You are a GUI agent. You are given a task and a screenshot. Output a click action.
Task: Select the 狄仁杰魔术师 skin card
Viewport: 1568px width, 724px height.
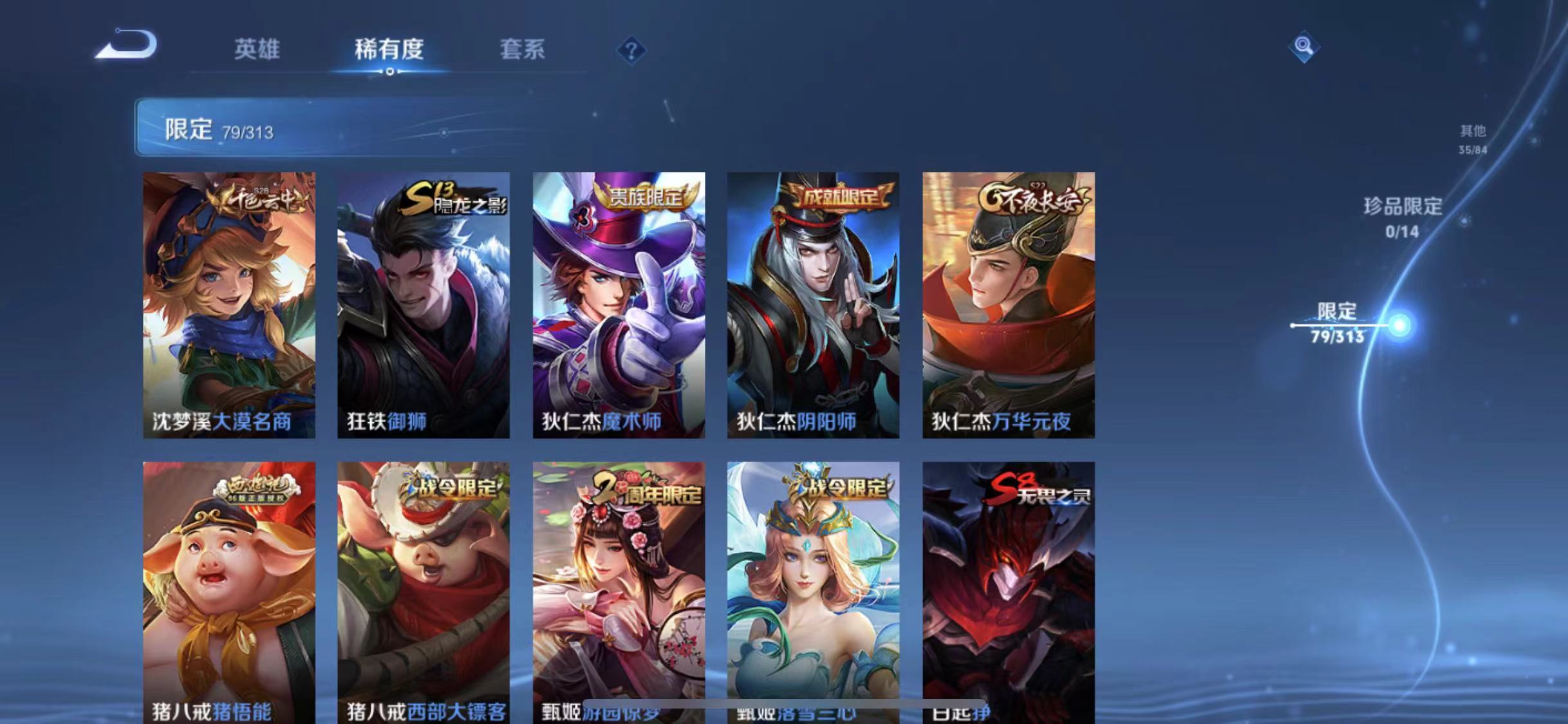point(619,302)
